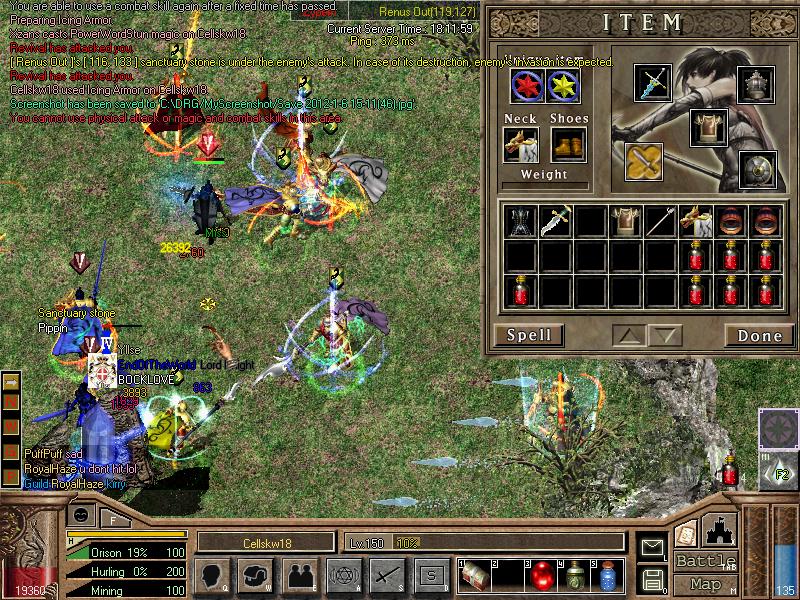
Task: Select the yellow star emblem slot
Action: click(563, 86)
